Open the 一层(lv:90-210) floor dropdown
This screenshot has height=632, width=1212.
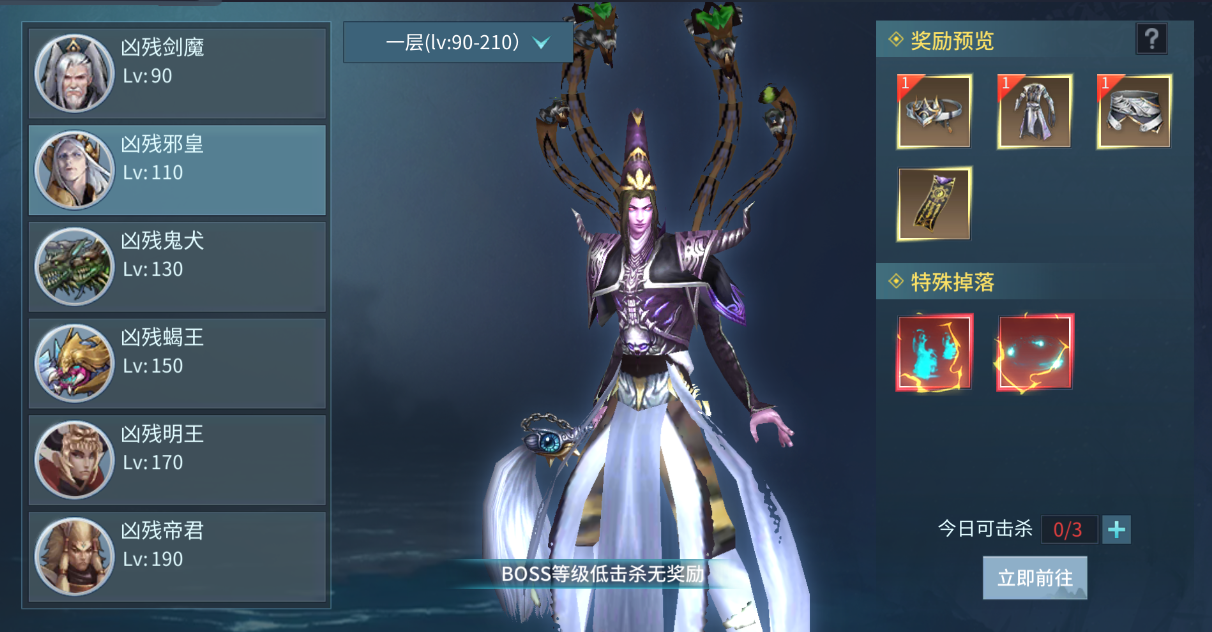pyautogui.click(x=458, y=43)
